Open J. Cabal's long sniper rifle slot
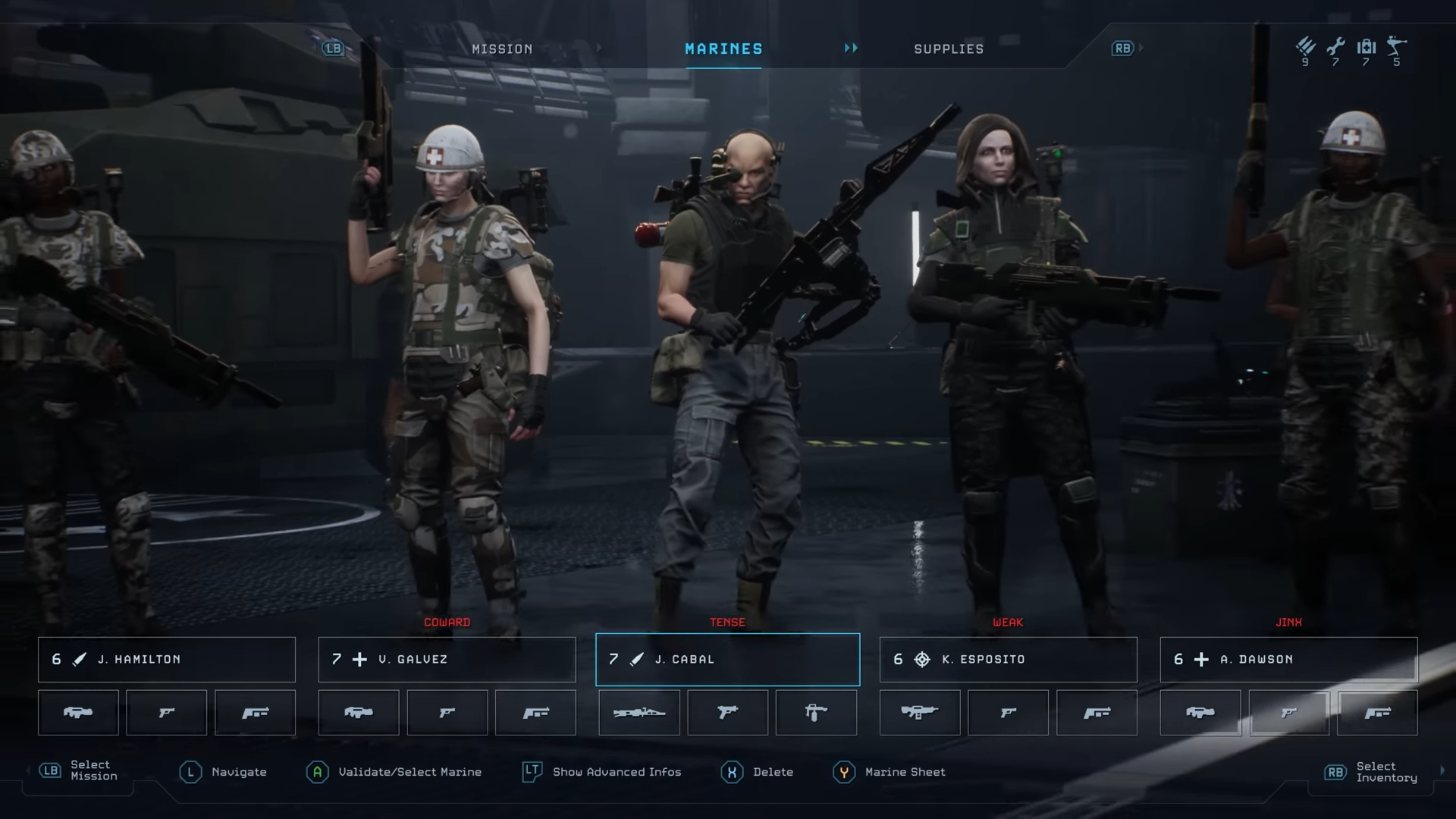The width and height of the screenshot is (1456, 819). coord(639,713)
